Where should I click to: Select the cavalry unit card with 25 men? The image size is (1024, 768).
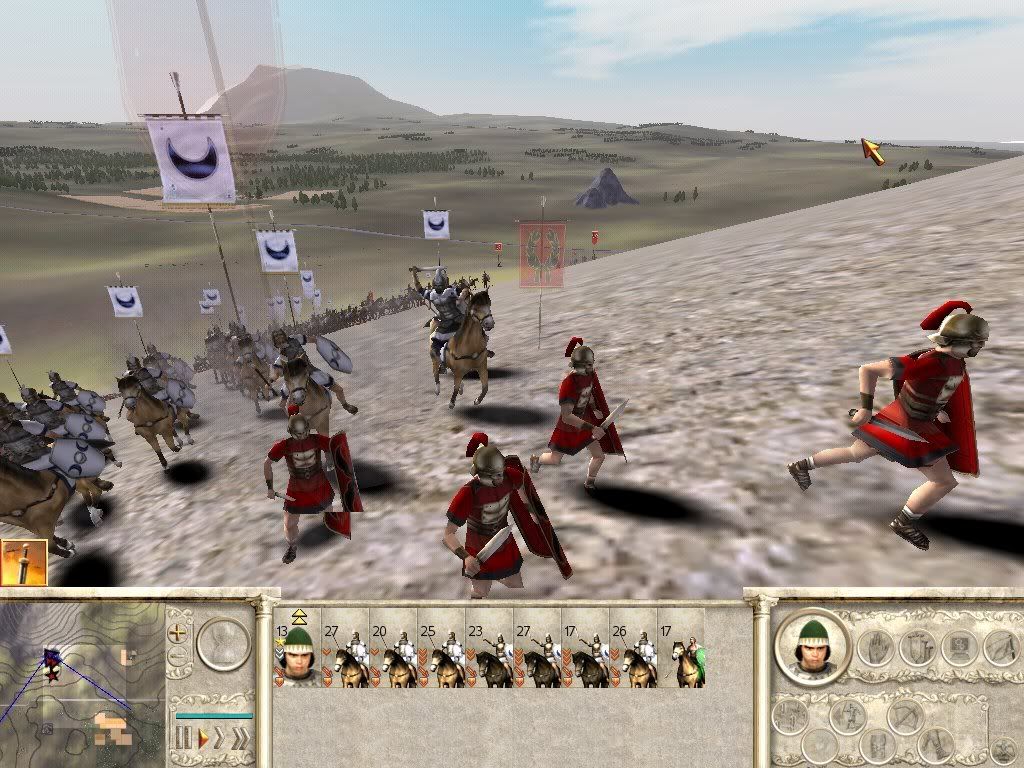point(441,654)
